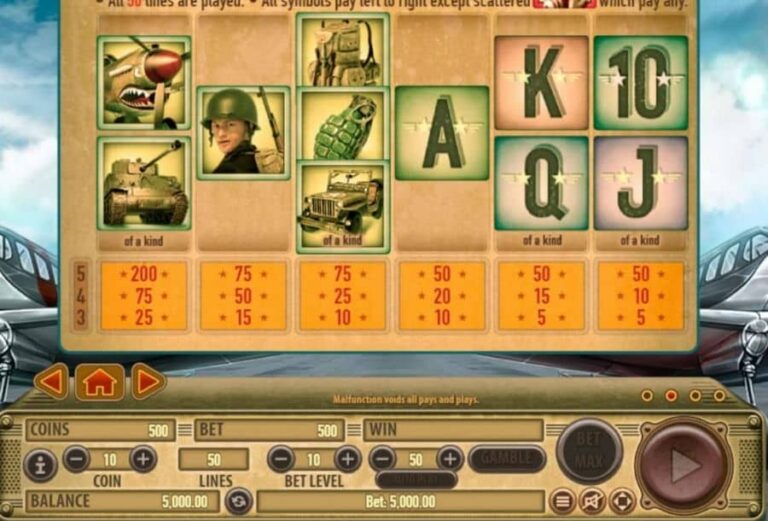This screenshot has height=521, width=768.
Task: Increase the coin value
Action: point(143,459)
